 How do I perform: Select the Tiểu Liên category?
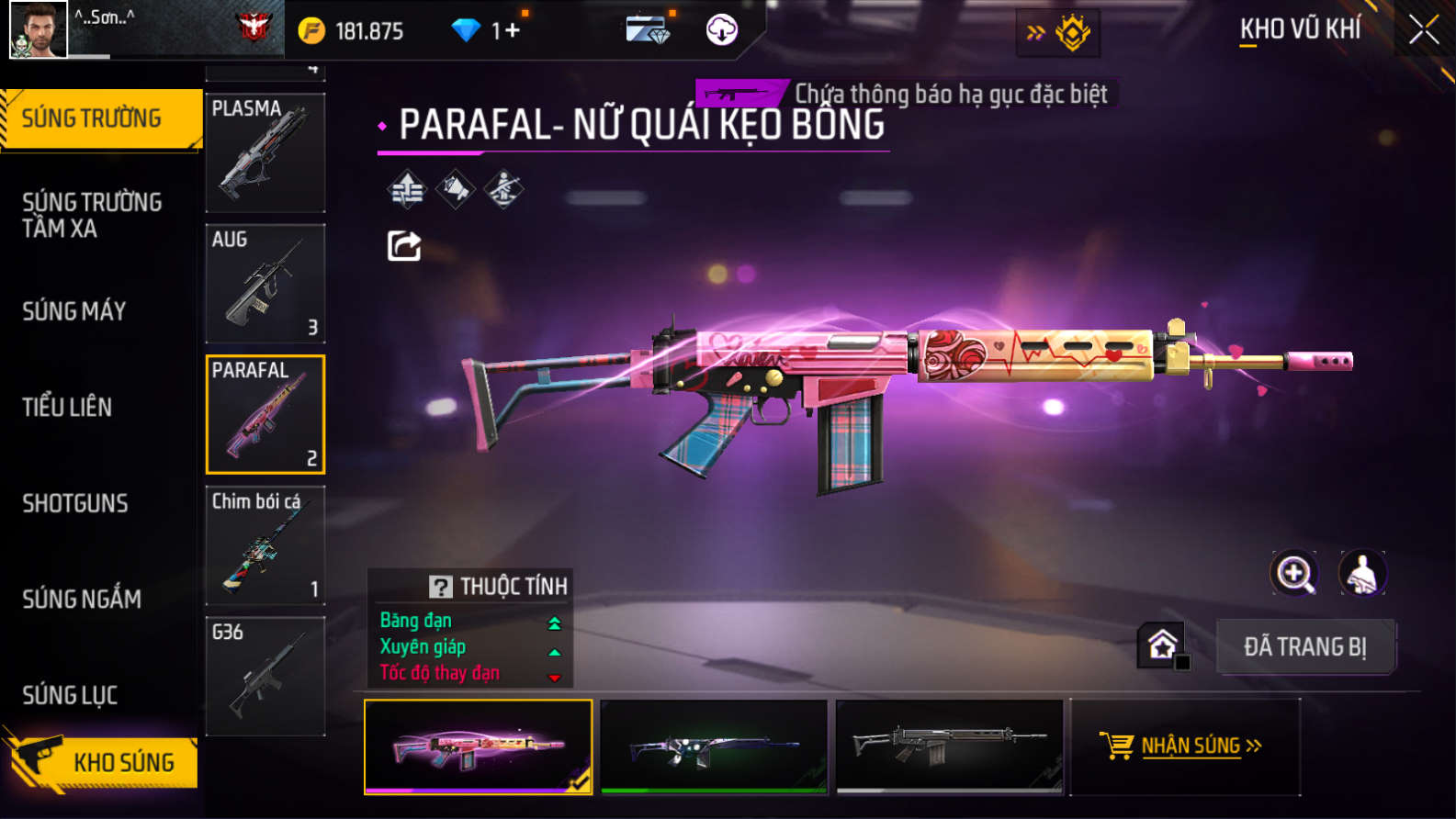[67, 407]
